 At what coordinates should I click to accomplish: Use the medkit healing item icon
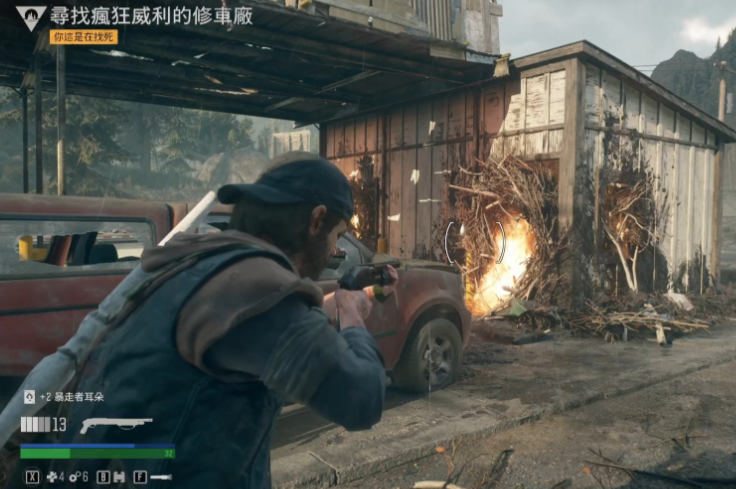53,477
